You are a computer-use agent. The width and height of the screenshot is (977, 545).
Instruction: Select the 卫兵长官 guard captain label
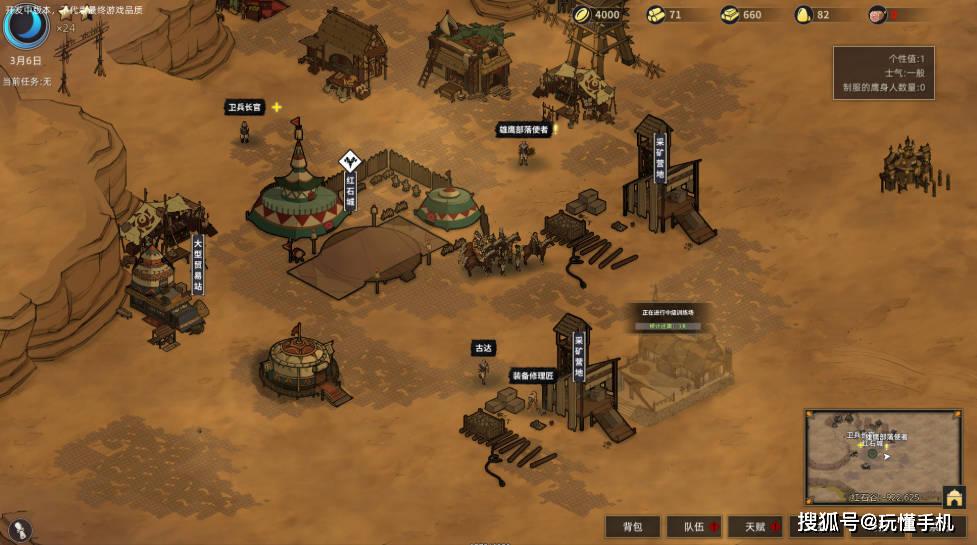click(x=244, y=108)
